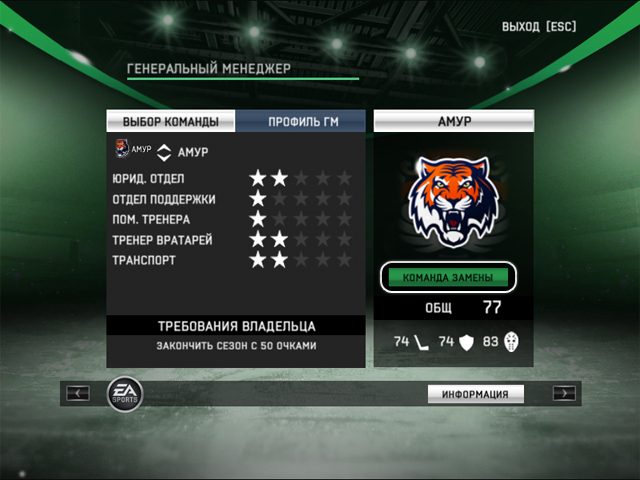Change team with the Амур selector arrows

pos(165,152)
